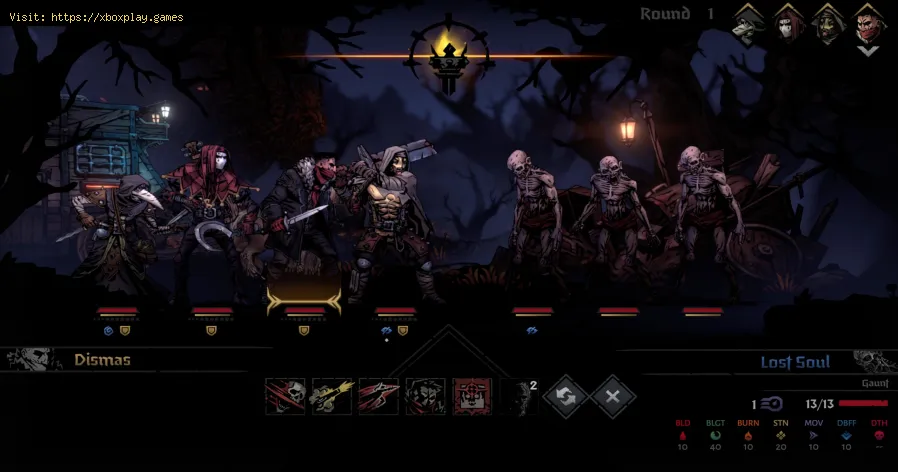898x472 pixels.
Task: Select the red-scarfed highwayman portrait skill
Action: pyautogui.click(x=426, y=397)
